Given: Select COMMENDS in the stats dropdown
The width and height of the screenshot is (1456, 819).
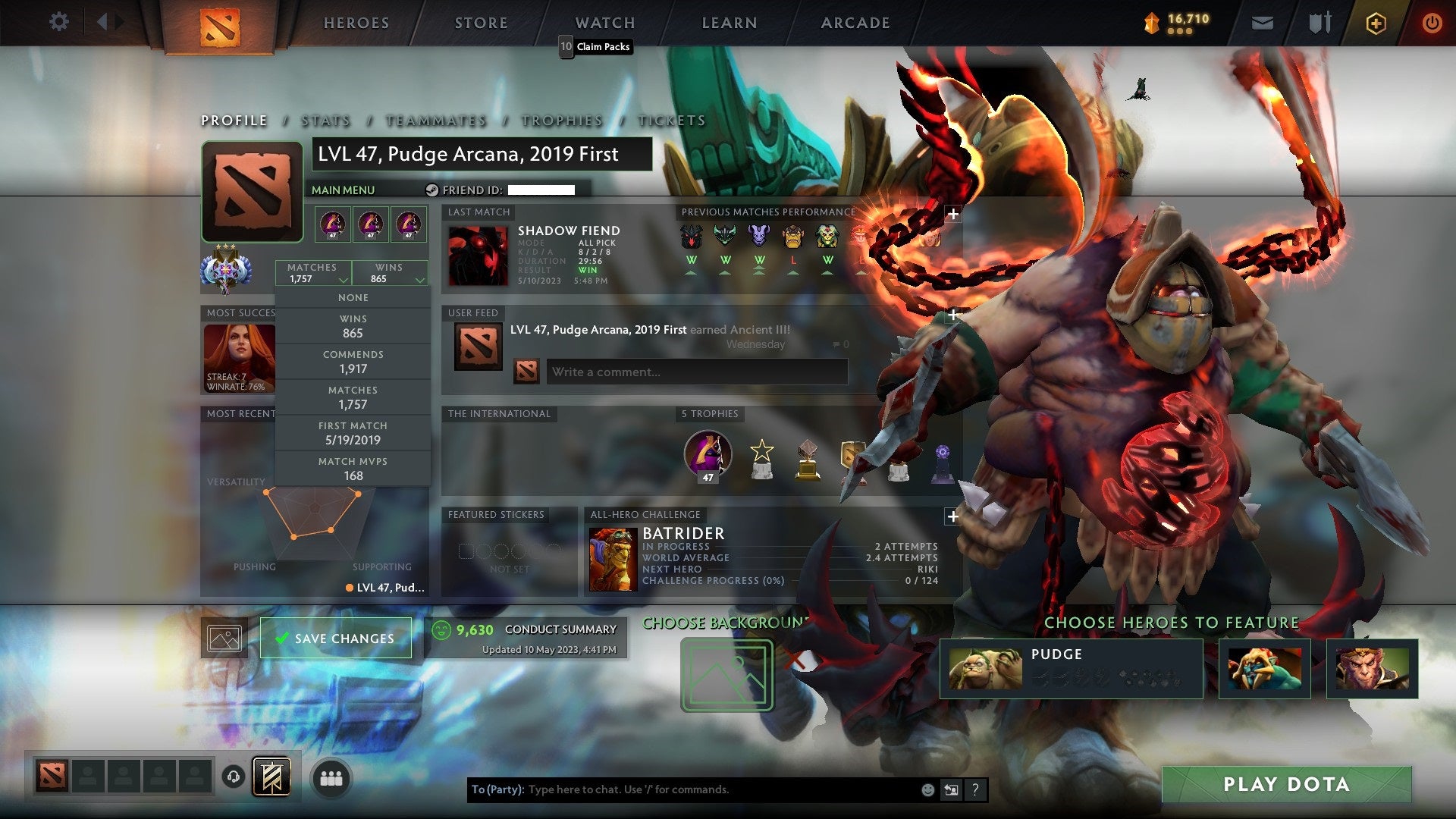Looking at the screenshot, I should [x=353, y=361].
